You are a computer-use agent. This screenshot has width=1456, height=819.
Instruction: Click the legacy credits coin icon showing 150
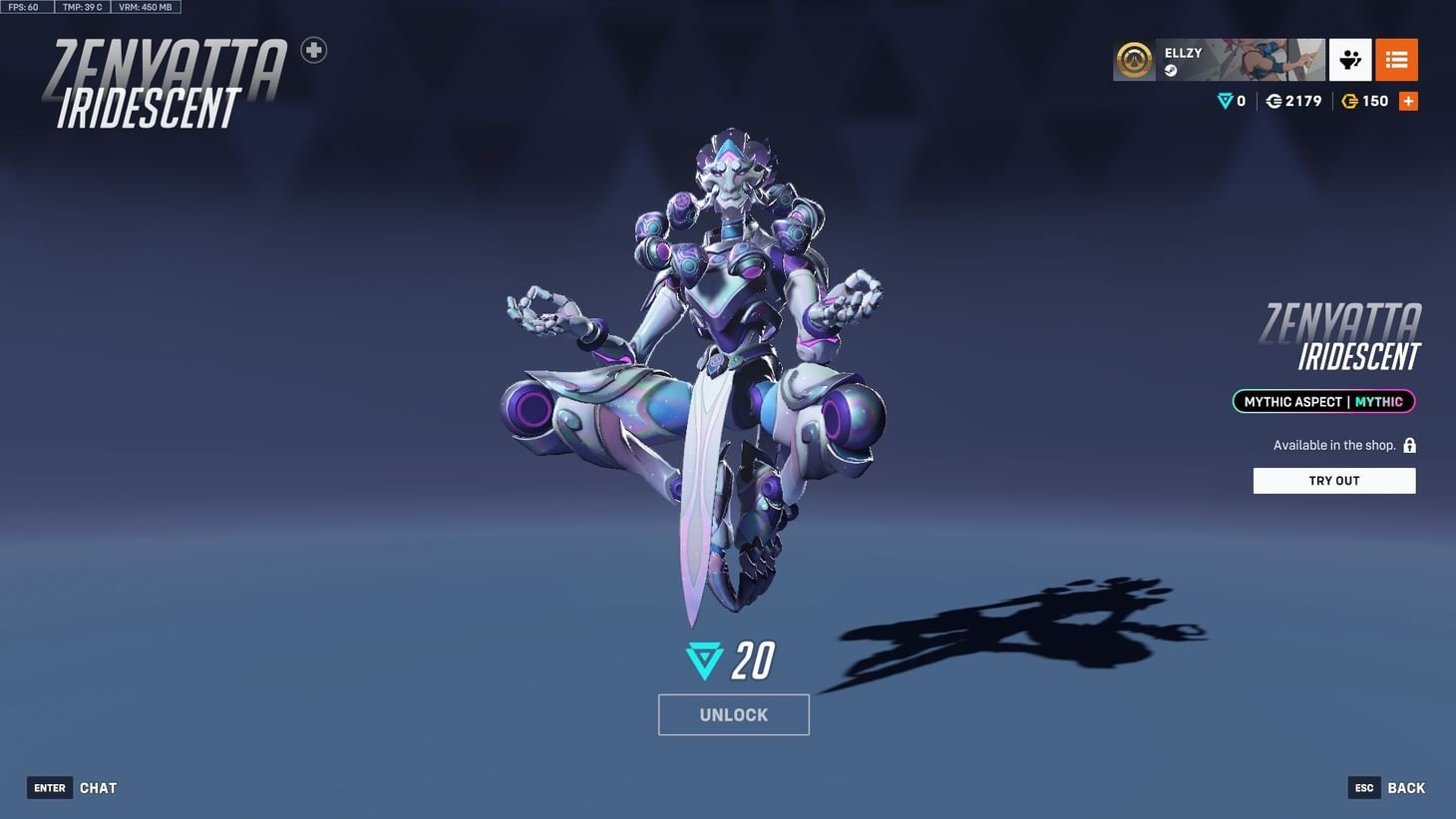pos(1351,101)
